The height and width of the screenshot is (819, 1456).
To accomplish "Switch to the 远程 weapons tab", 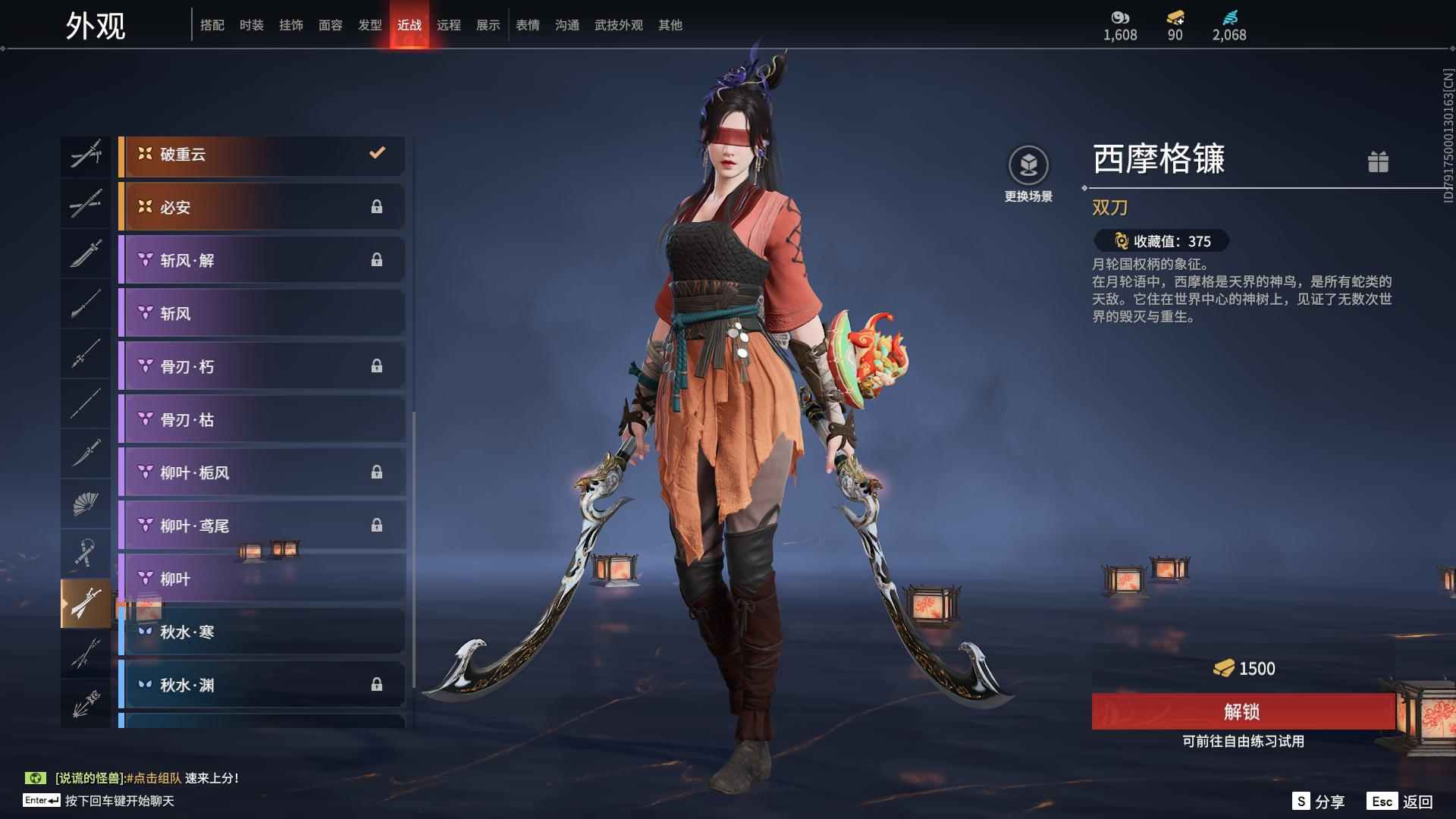I will coord(448,25).
